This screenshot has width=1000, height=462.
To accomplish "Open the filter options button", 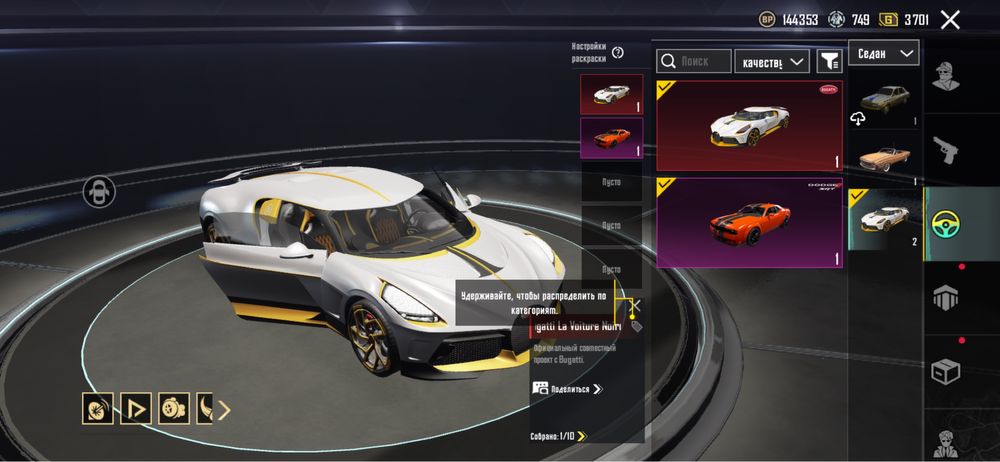I will tap(829, 62).
